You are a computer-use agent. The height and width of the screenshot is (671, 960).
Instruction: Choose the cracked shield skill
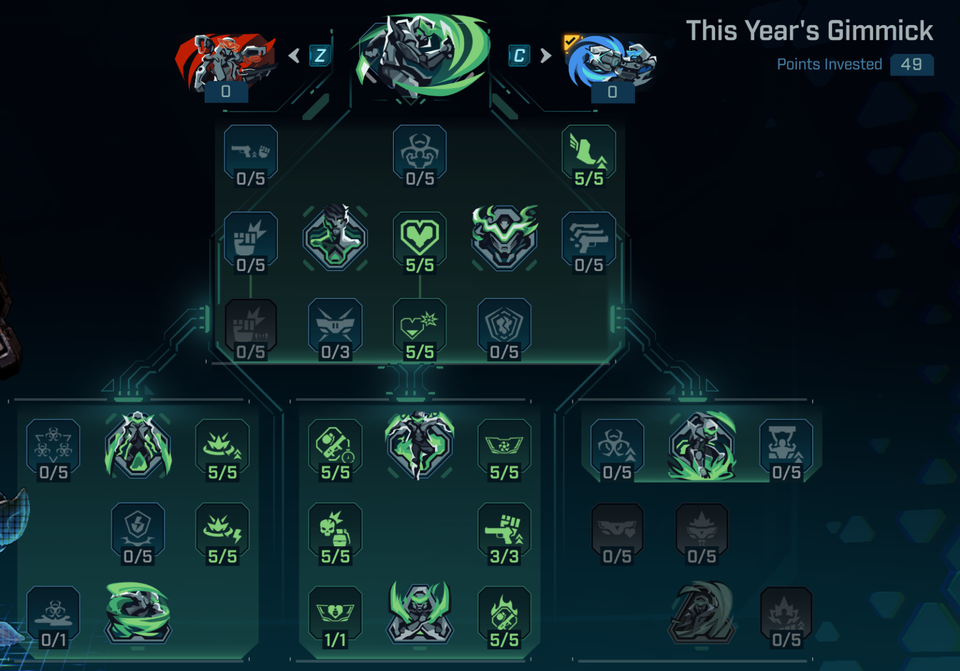tap(504, 324)
